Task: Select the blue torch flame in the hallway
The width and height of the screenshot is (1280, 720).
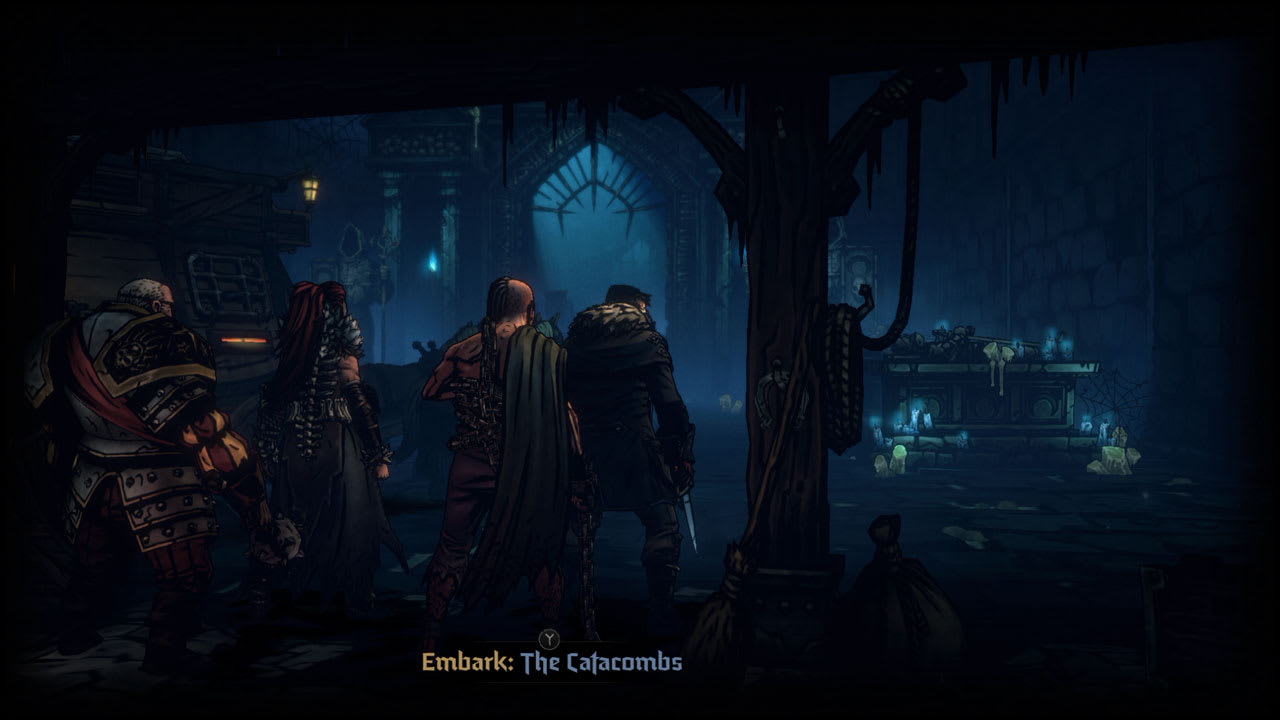Action: pyautogui.click(x=433, y=262)
